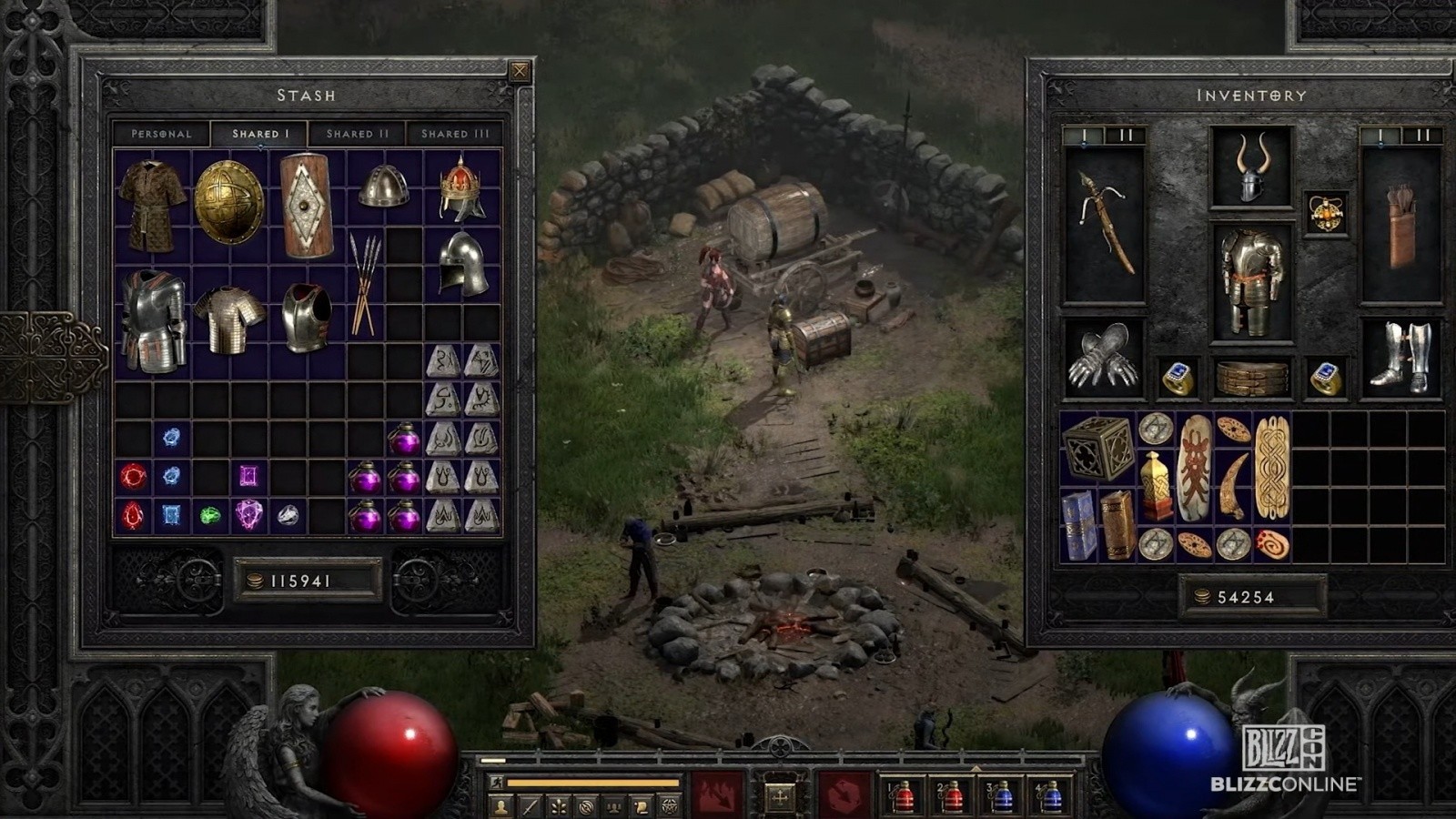Image resolution: width=1456 pixels, height=819 pixels.
Task: Click the equipped amulet slot
Action: [x=1326, y=214]
